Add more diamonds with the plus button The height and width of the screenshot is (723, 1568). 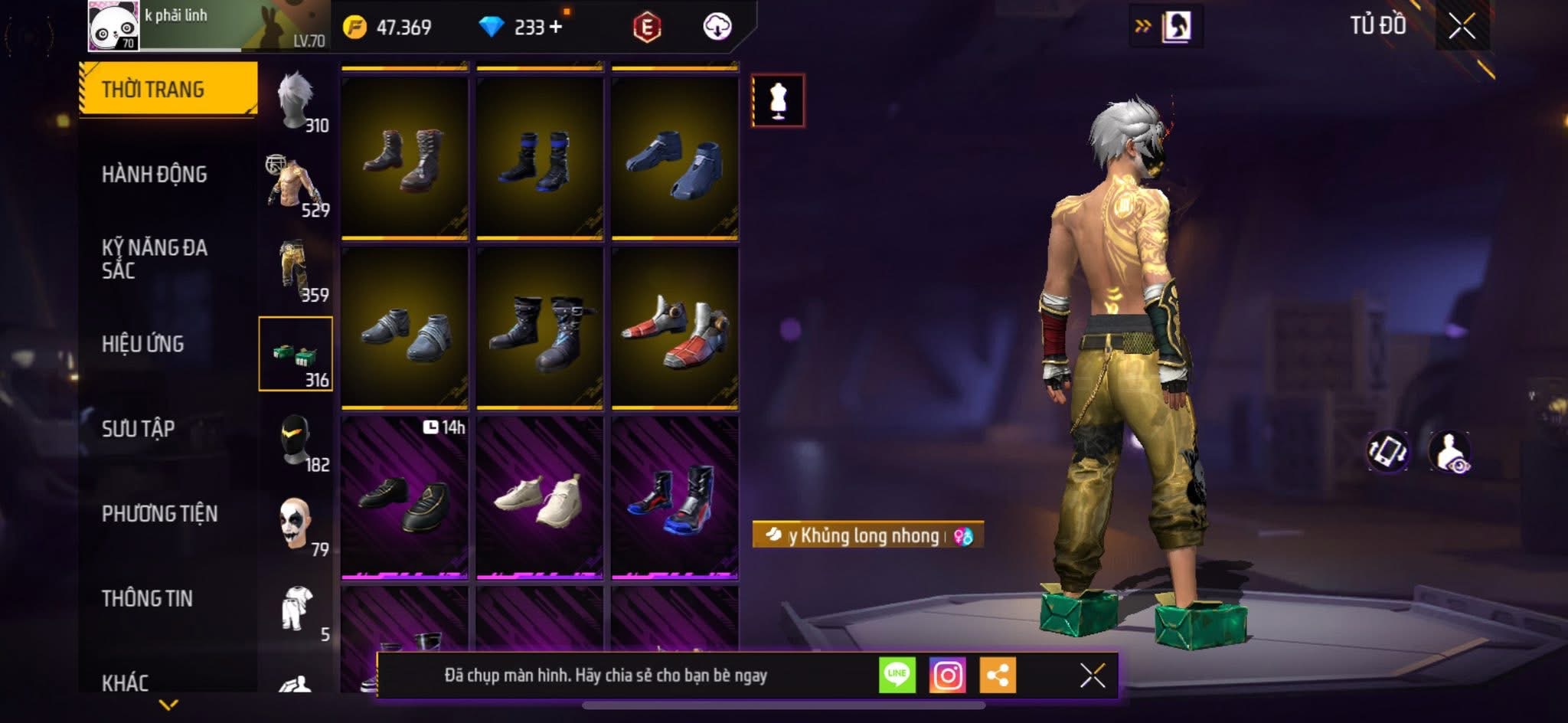pyautogui.click(x=556, y=27)
